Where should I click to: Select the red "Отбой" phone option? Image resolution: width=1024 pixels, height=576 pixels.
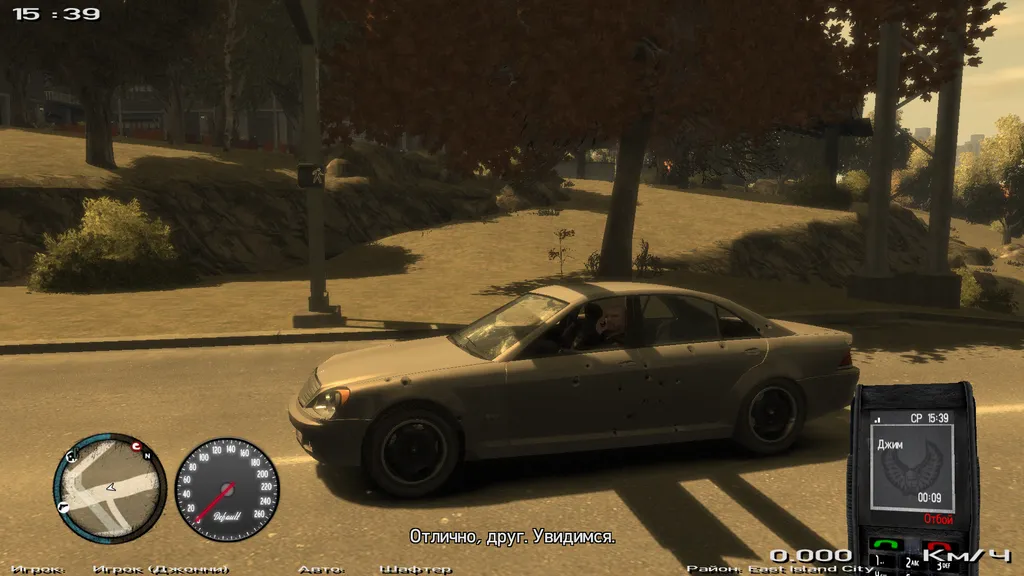pyautogui.click(x=937, y=520)
